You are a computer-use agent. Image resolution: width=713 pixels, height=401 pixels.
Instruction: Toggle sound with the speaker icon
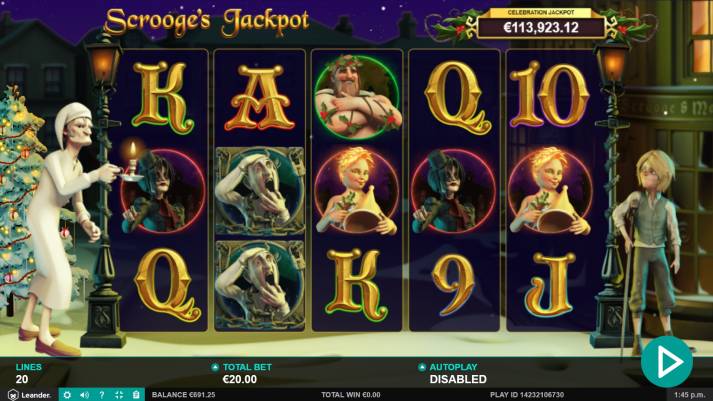(84, 395)
